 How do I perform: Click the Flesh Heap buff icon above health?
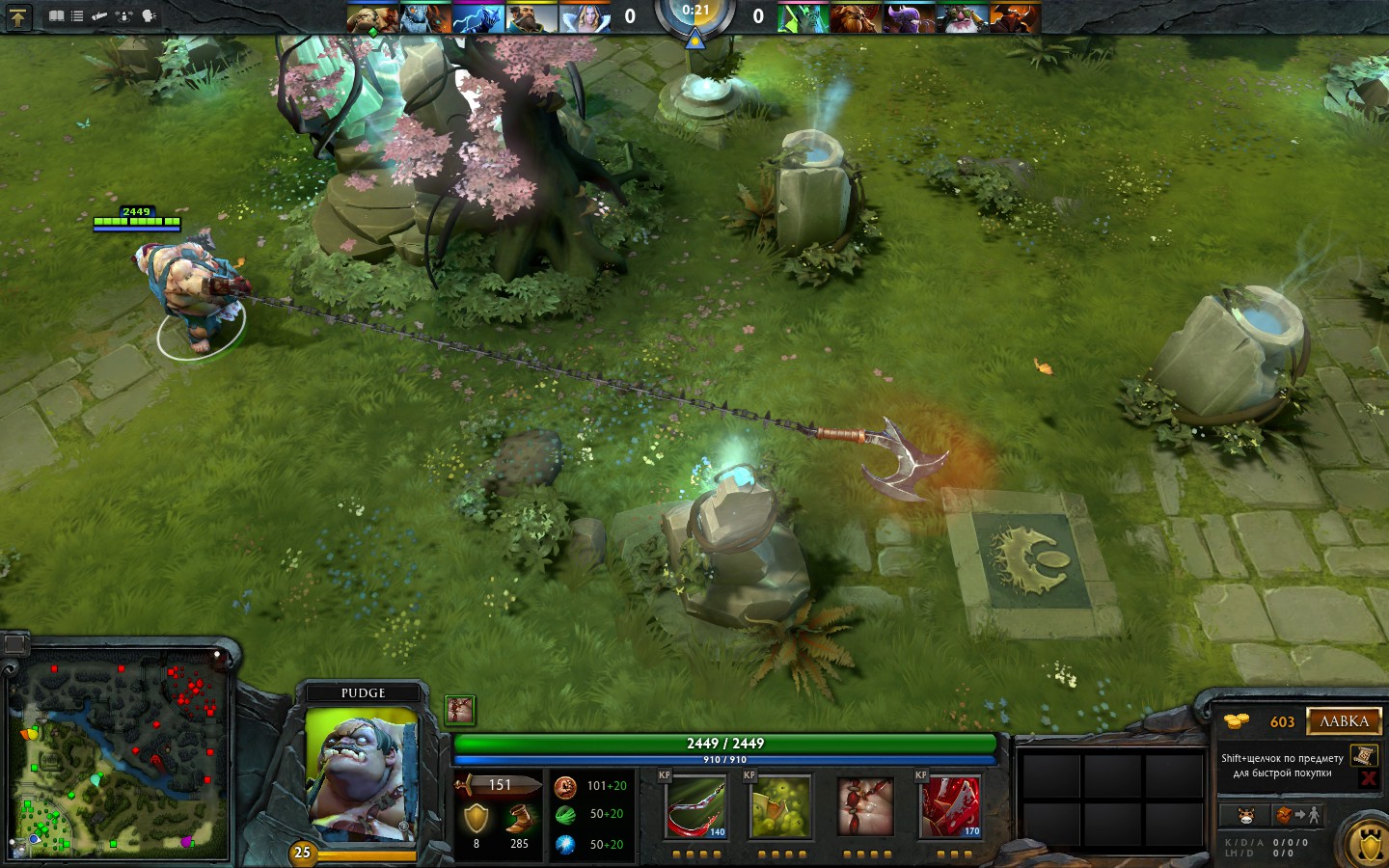(459, 710)
